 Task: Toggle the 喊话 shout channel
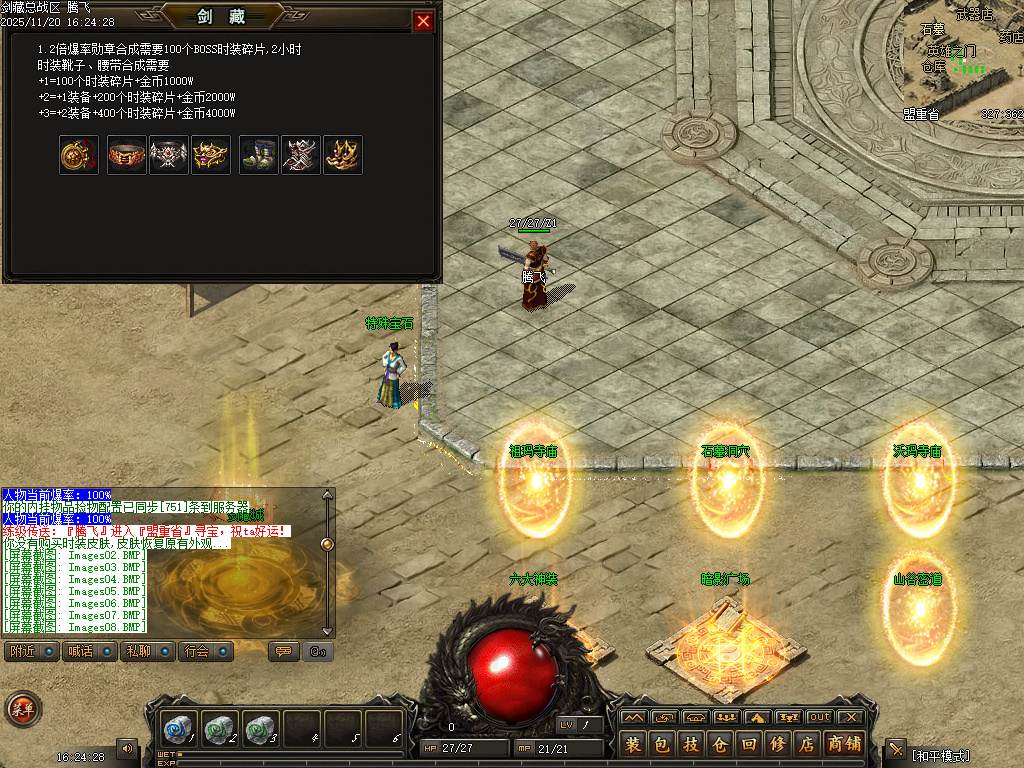click(x=89, y=652)
